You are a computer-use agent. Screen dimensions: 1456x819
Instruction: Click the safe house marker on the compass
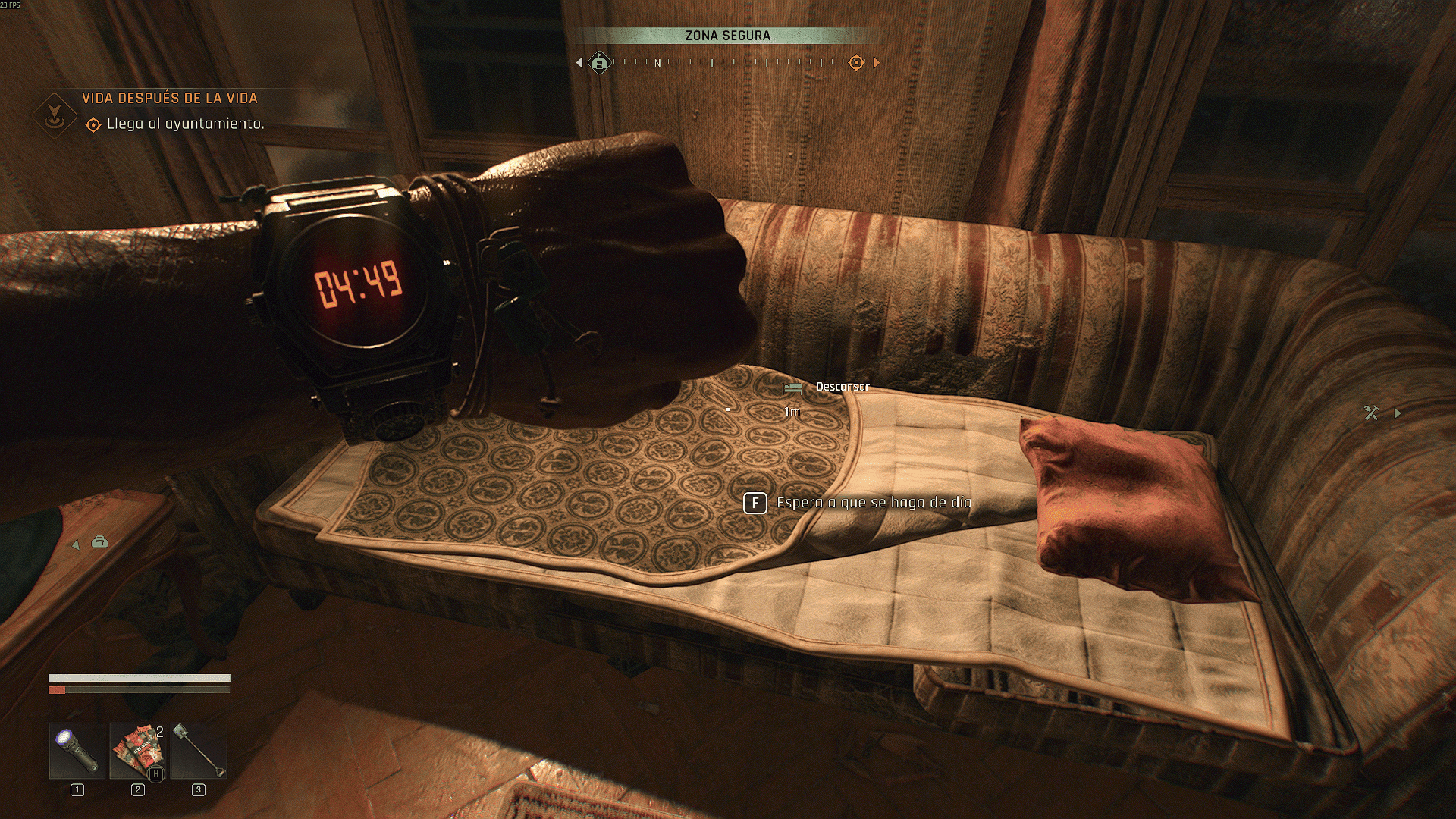(600, 62)
